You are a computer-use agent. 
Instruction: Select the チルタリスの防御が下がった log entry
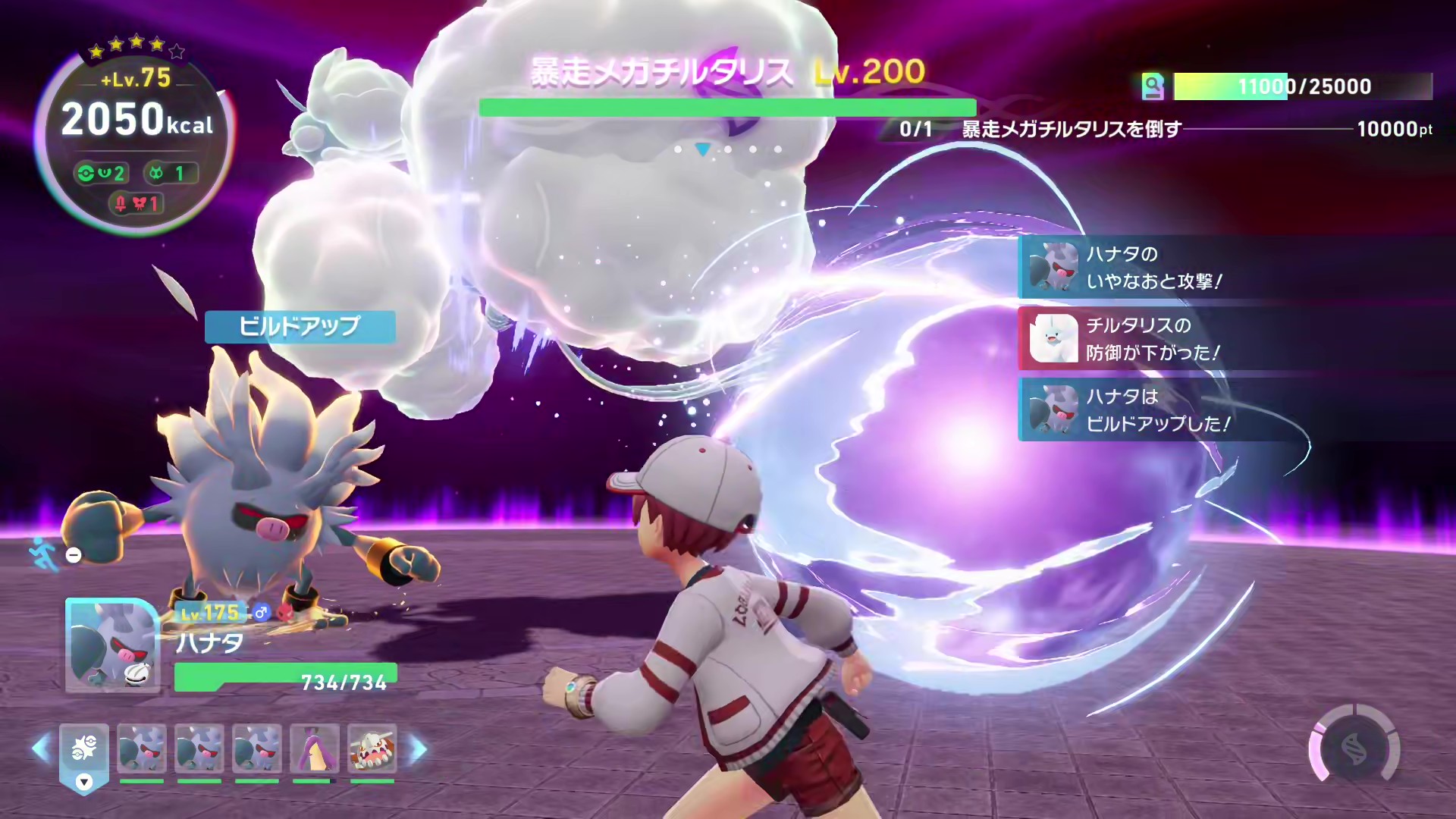pyautogui.click(x=1153, y=339)
